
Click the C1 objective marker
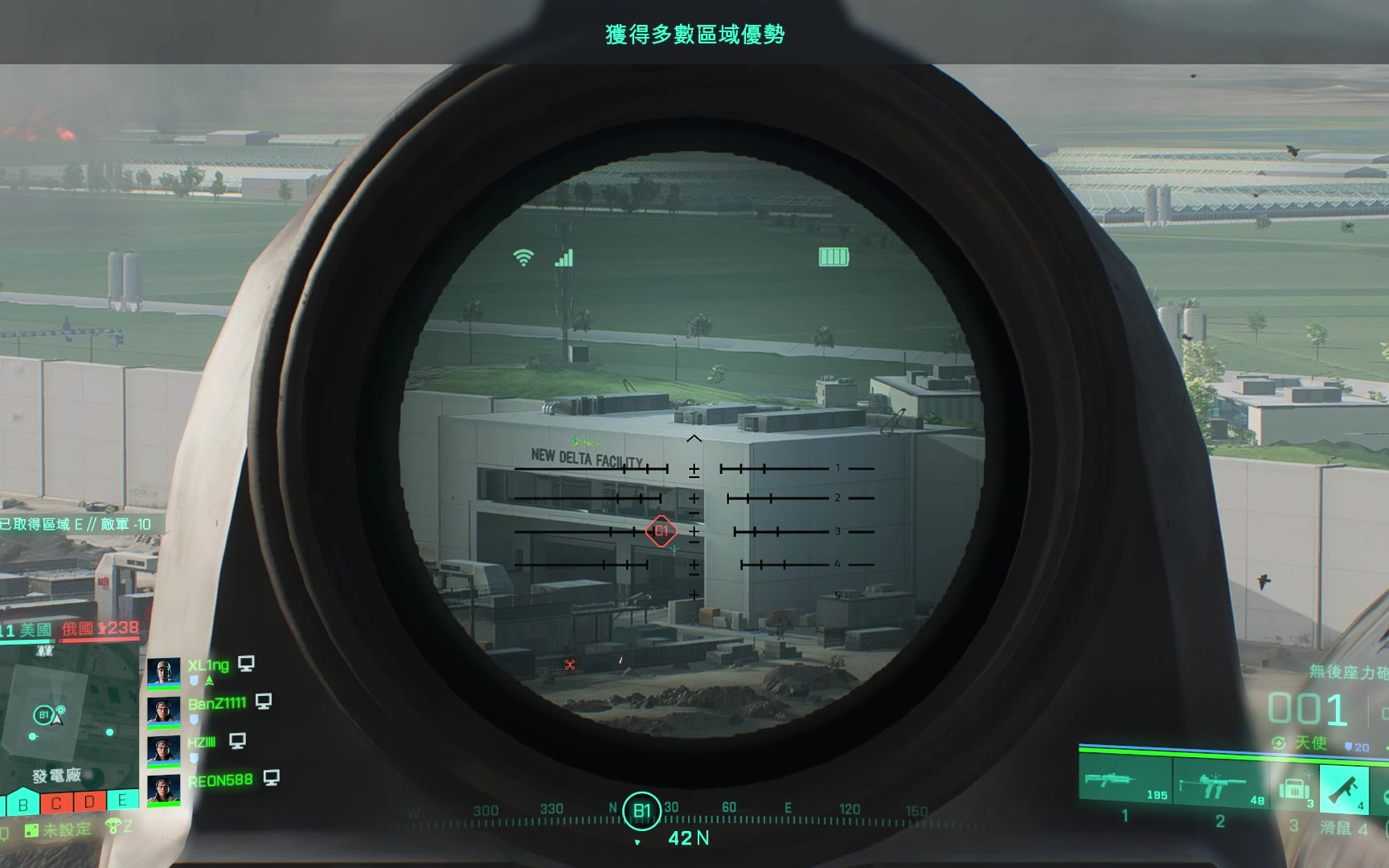pos(661,531)
